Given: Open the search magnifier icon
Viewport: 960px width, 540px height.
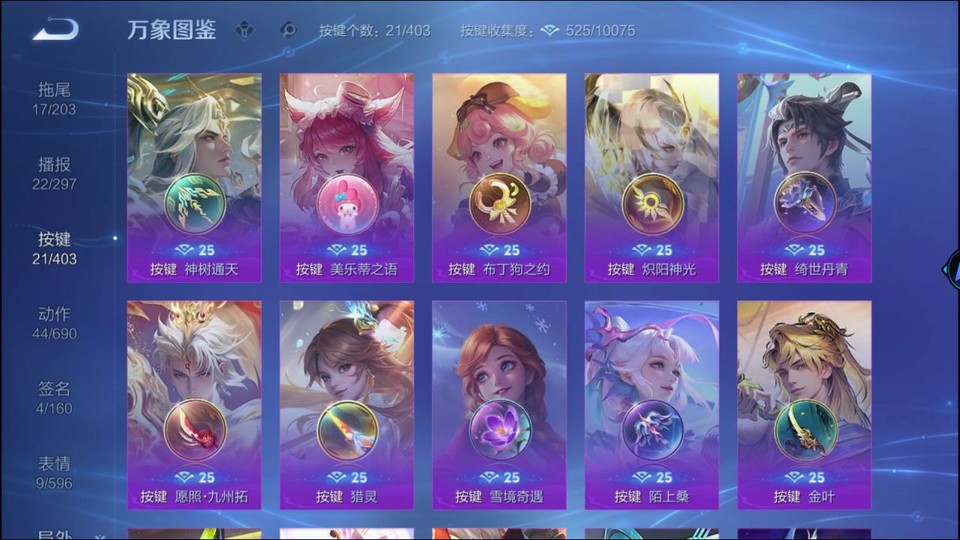Looking at the screenshot, I should pyautogui.click(x=289, y=30).
